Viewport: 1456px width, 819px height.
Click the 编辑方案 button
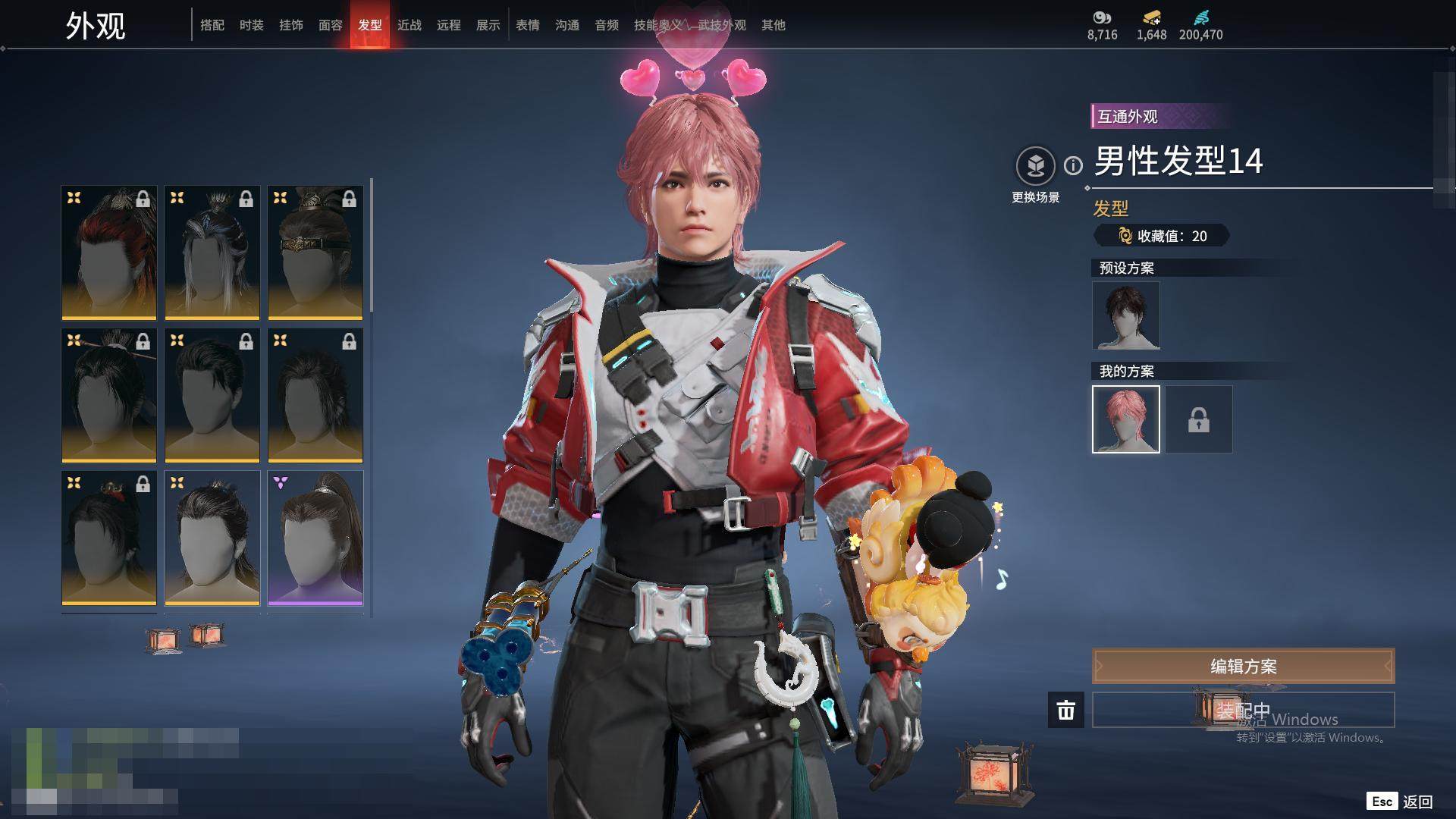[1243, 667]
